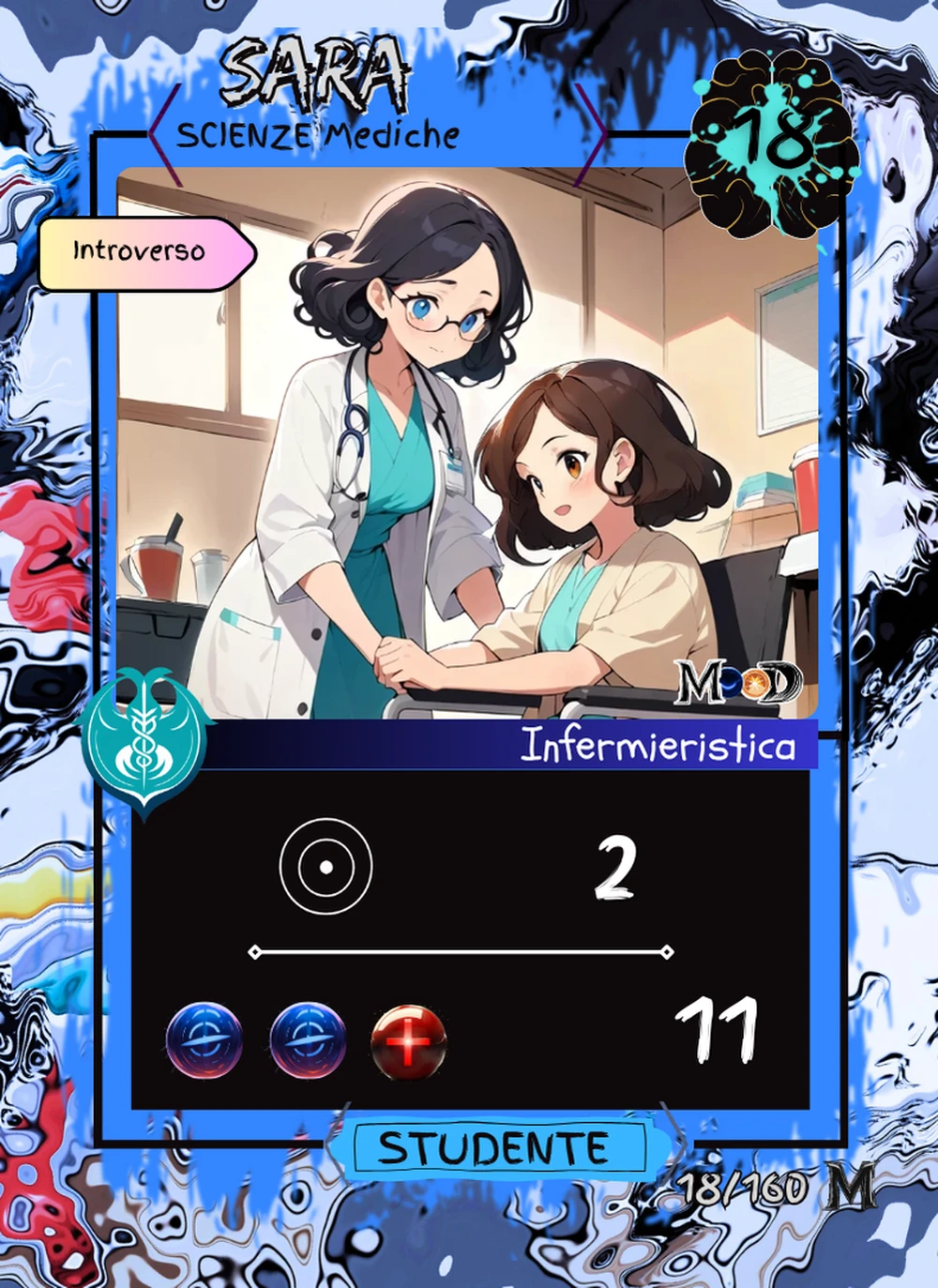
Task: Click Sara's card artwork
Action: click(467, 443)
